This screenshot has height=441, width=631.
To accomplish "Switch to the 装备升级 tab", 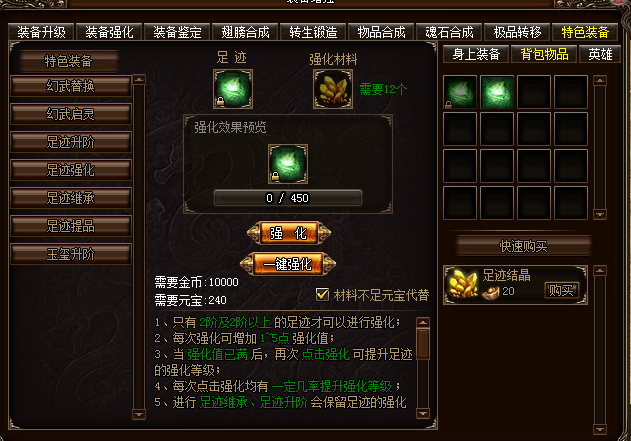I will click(41, 31).
